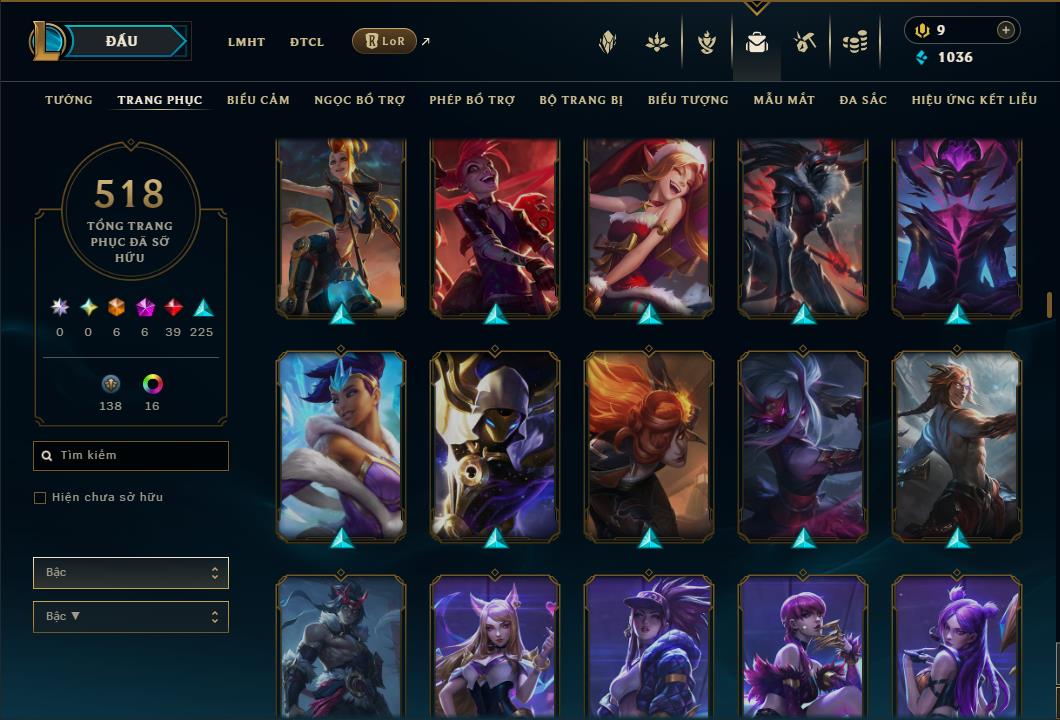1060x720 pixels.
Task: Open the Bậc grouping dropdown
Action: click(131, 573)
